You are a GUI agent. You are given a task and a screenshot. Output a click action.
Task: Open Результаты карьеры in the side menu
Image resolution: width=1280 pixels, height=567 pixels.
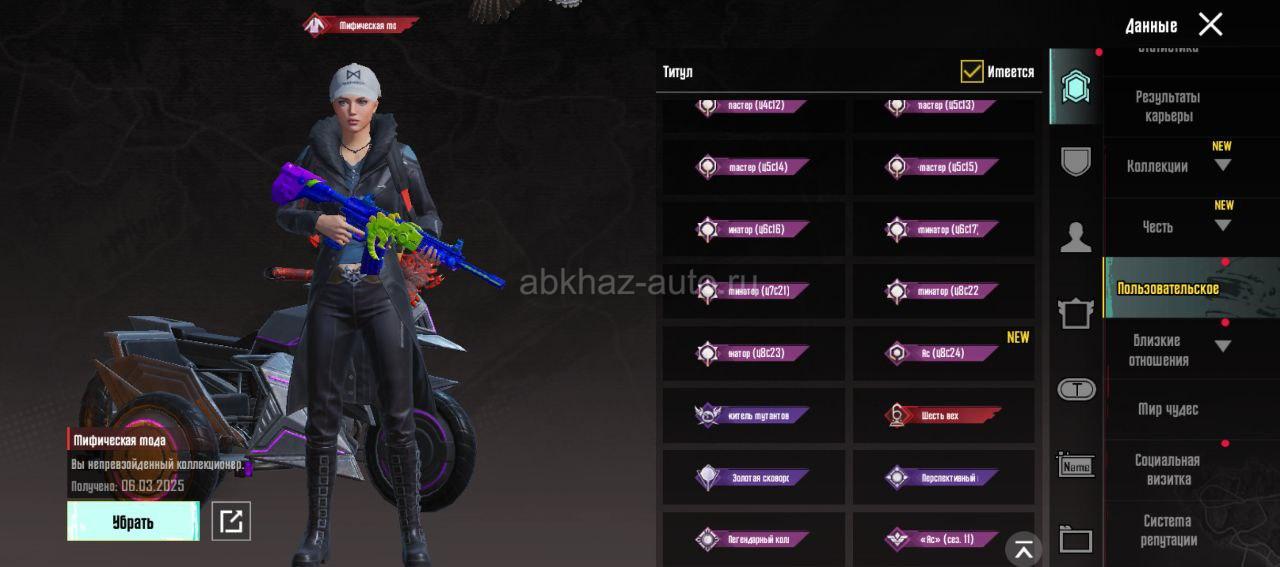pyautogui.click(x=1167, y=106)
